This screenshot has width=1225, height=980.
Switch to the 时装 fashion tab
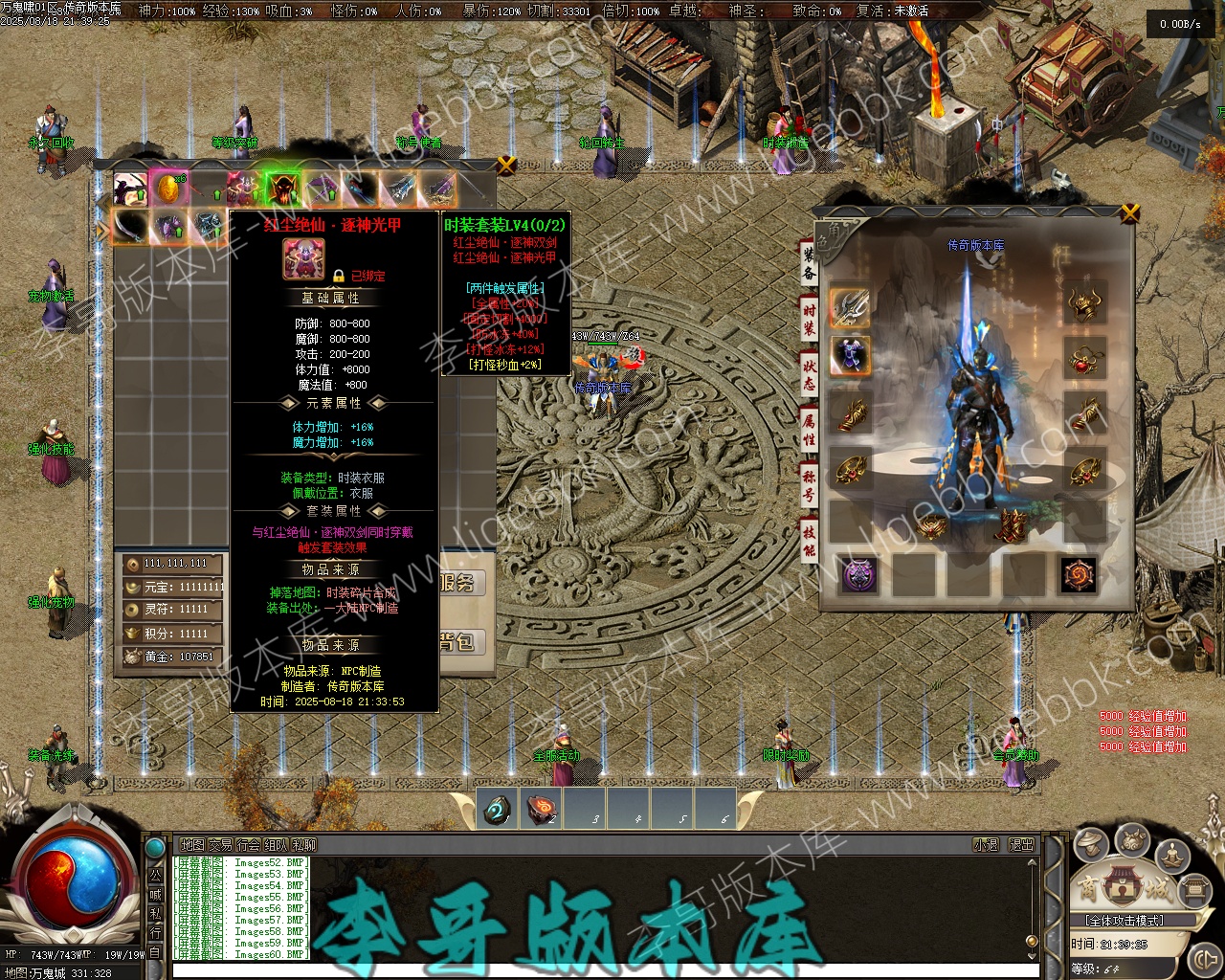810,317
